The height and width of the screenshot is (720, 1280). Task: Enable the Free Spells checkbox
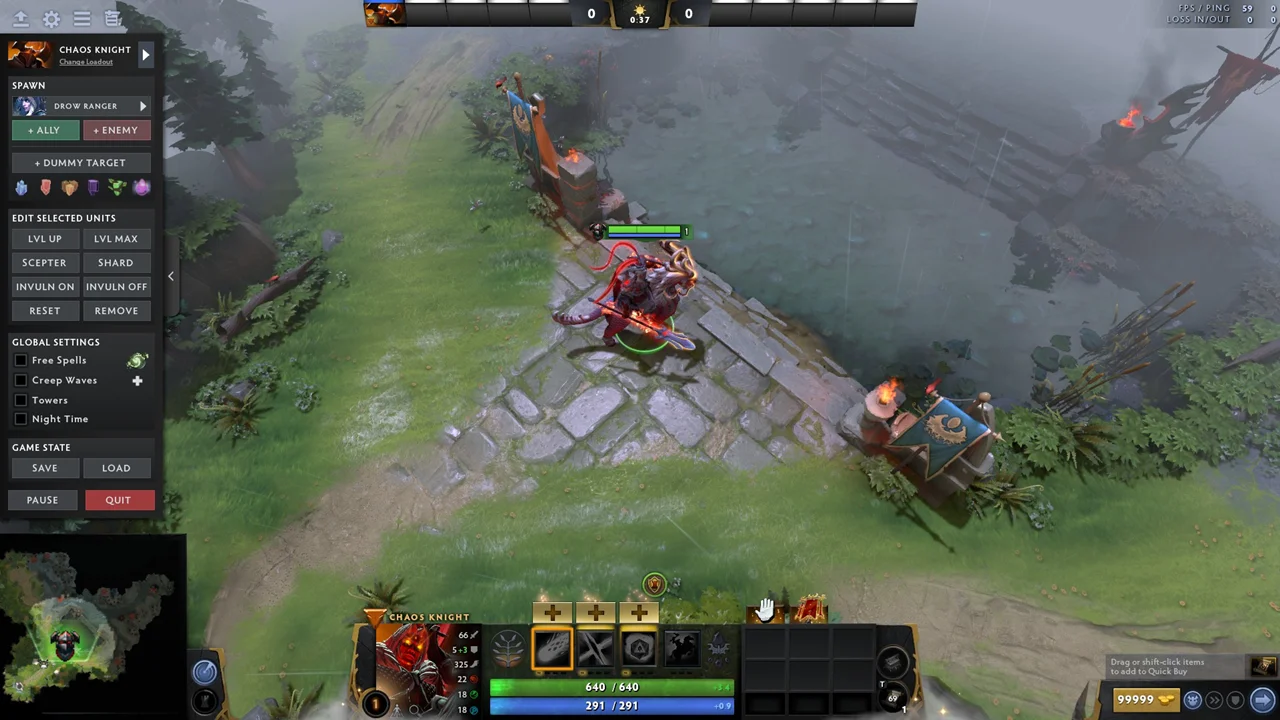coord(21,361)
